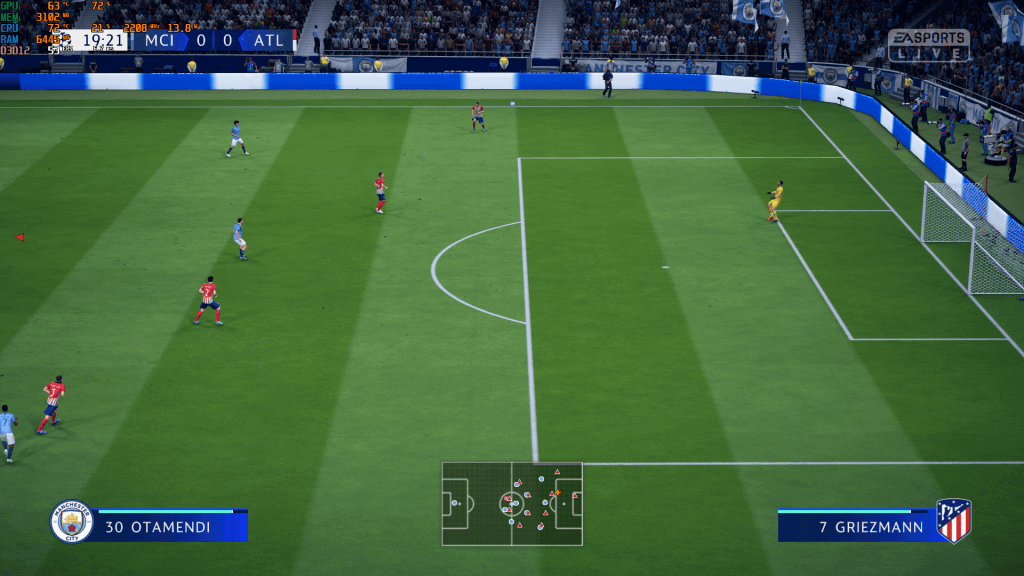The width and height of the screenshot is (1024, 576).
Task: Click the EA Sports Live logo
Action: [928, 45]
